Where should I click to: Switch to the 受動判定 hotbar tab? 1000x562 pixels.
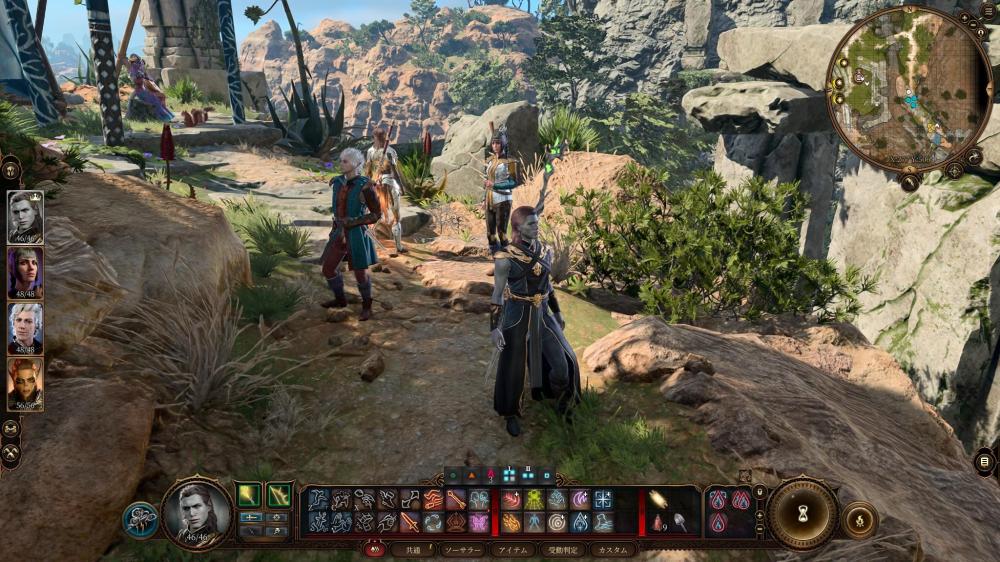[562, 550]
